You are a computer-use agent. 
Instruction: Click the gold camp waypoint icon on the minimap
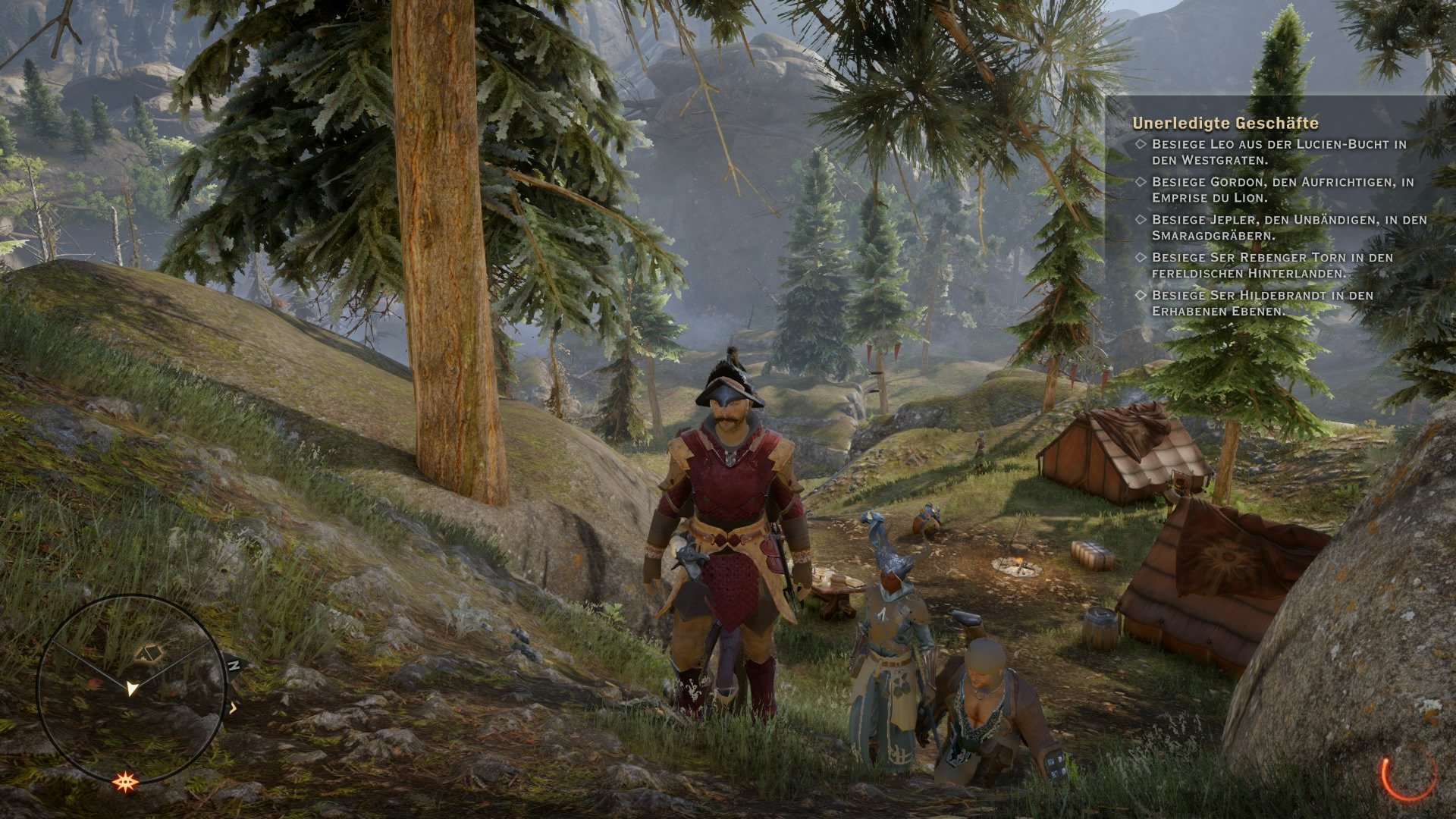(x=149, y=652)
